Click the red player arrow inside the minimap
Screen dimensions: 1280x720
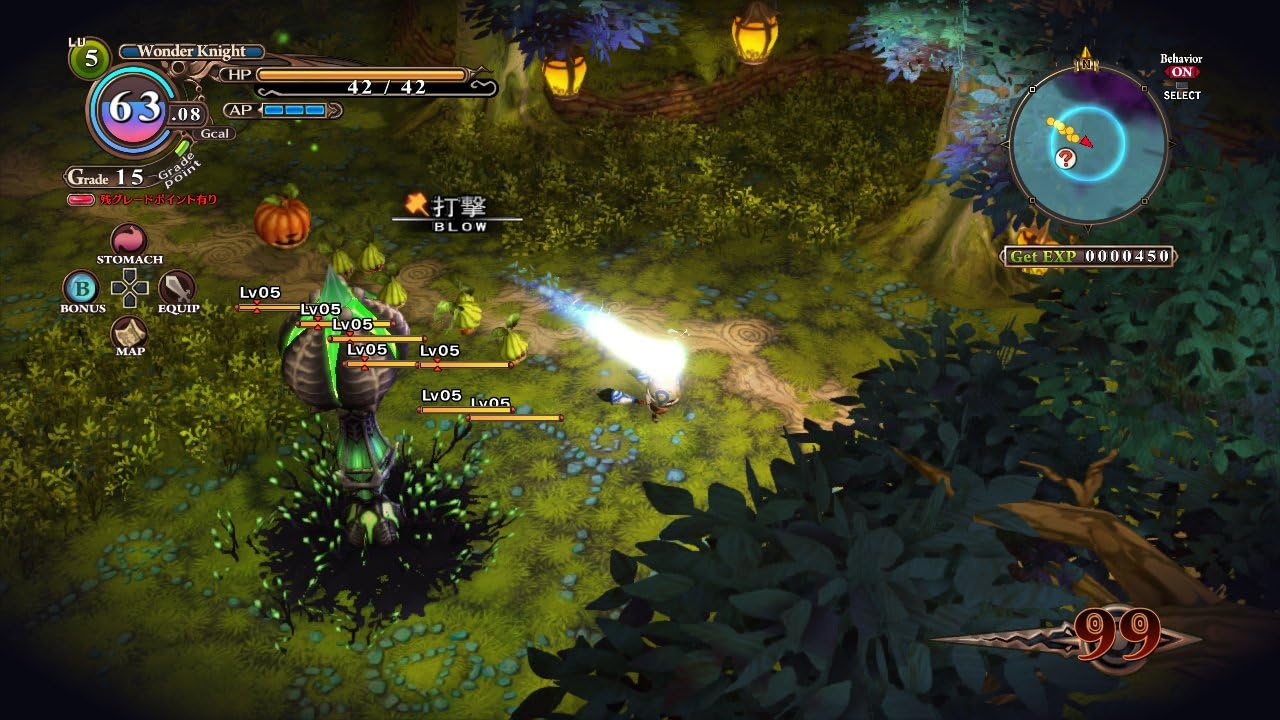[x=1087, y=141]
